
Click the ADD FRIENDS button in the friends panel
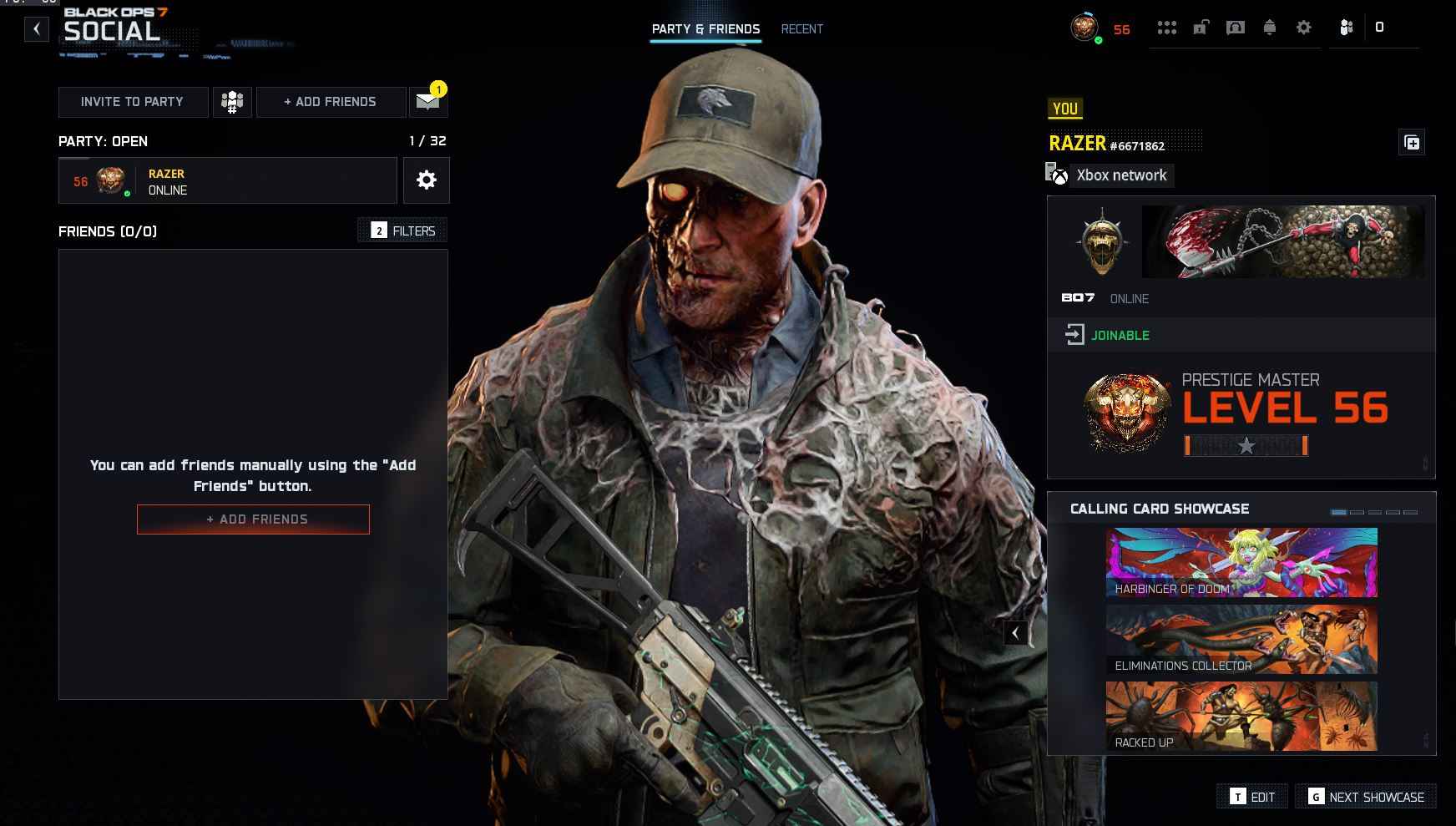coord(253,519)
